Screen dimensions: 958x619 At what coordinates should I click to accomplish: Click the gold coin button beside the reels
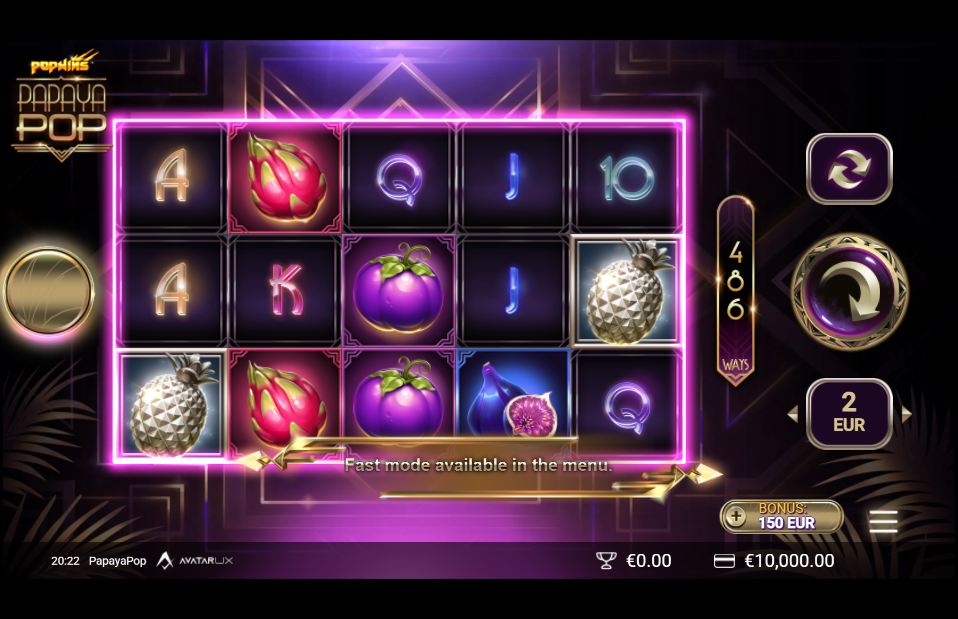click(48, 292)
